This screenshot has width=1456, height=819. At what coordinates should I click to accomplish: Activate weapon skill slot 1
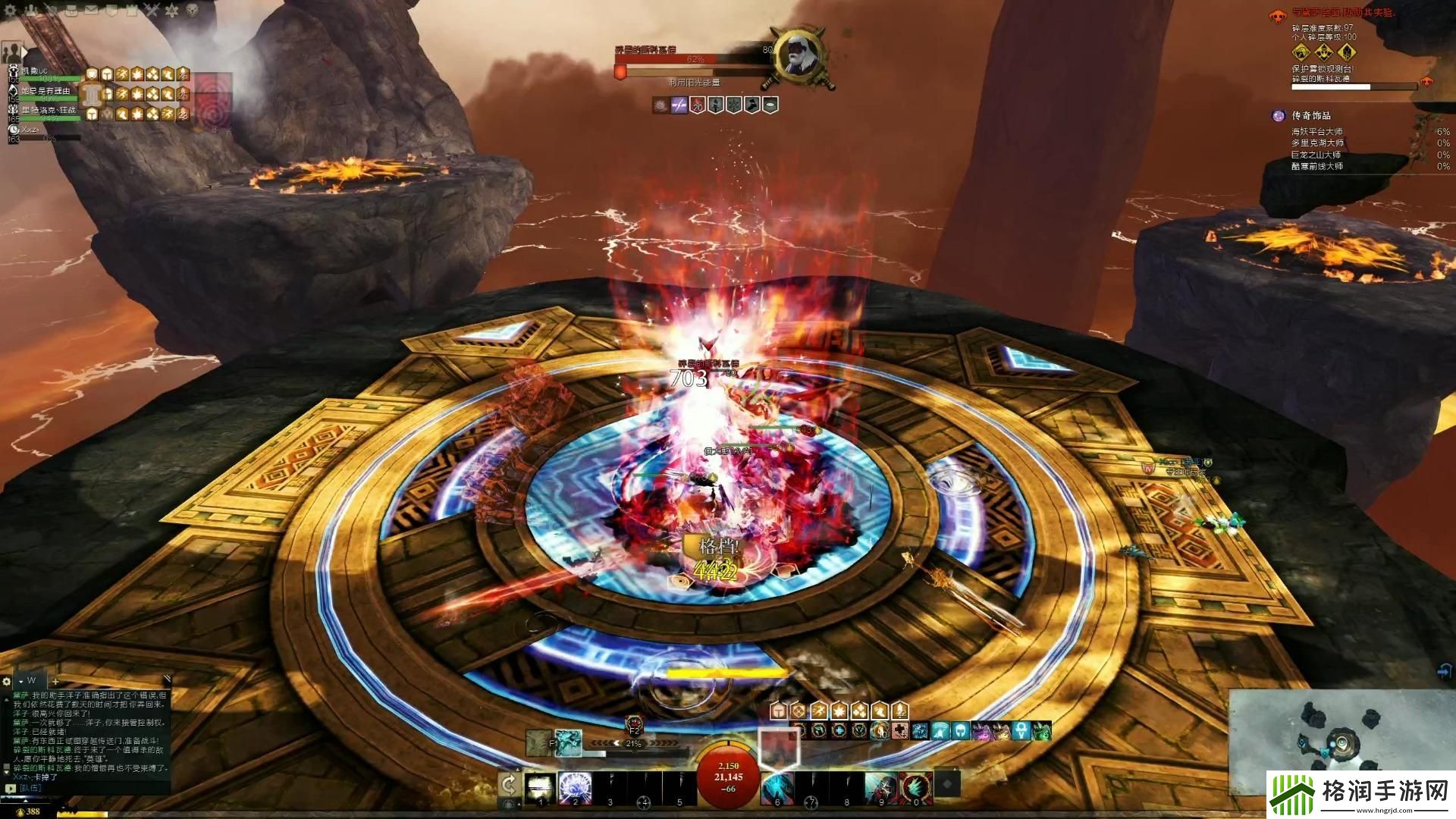tap(541, 788)
